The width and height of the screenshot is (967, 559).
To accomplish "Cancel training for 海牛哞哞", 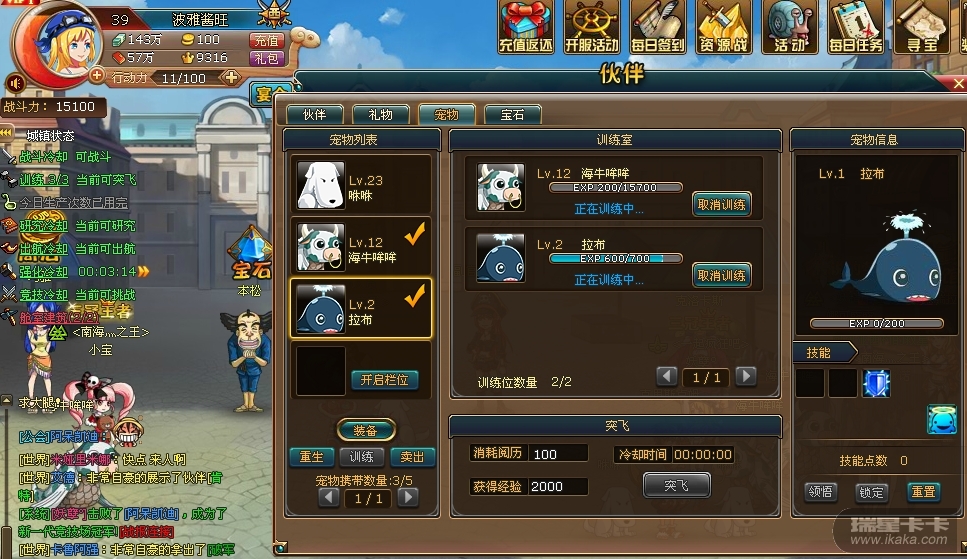I will click(721, 205).
